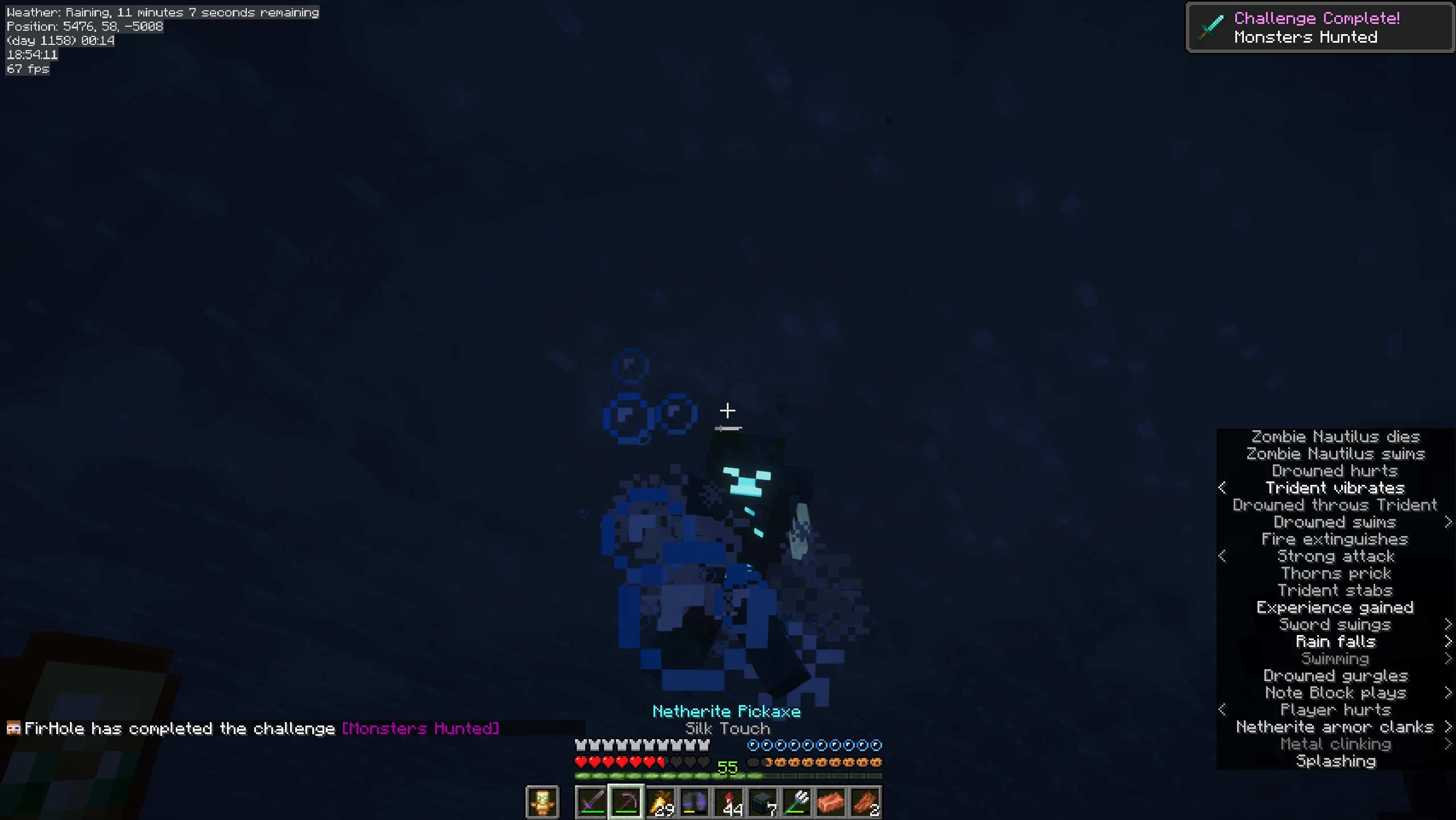Screen dimensions: 1456x820
Task: Select the Netherite Sword hotbar slot
Action: click(x=591, y=802)
